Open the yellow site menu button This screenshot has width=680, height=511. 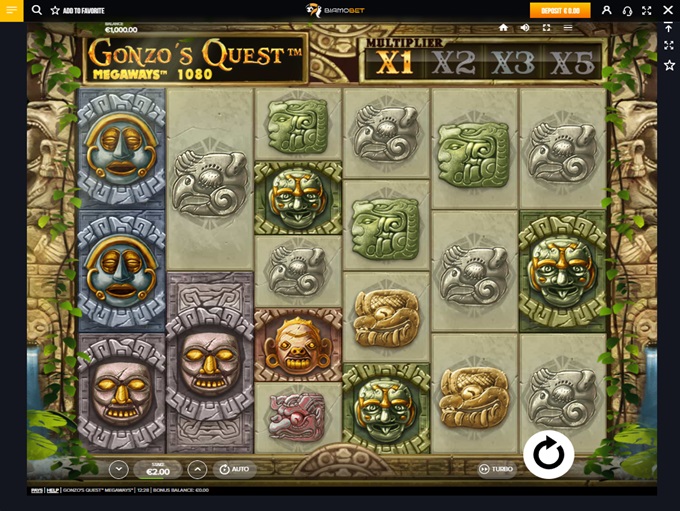click(12, 10)
